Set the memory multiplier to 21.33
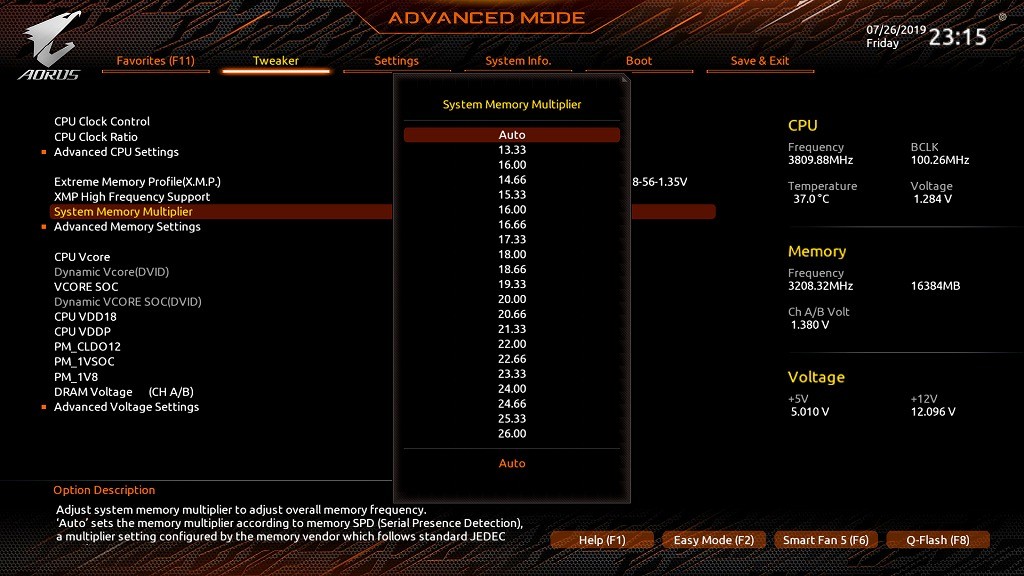The width and height of the screenshot is (1024, 576). click(x=512, y=329)
